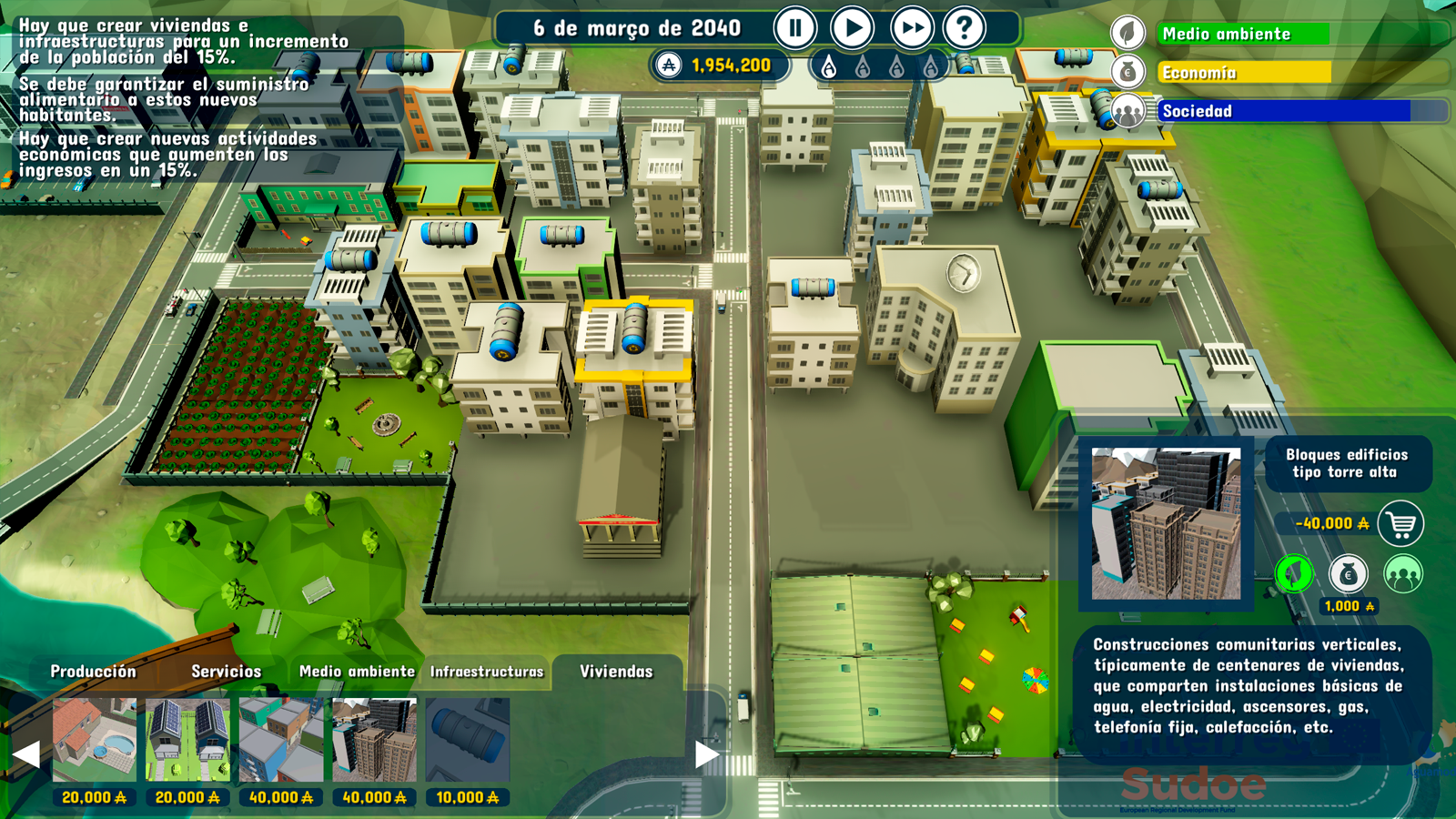Select the Medio ambiente build tab
The width and height of the screenshot is (1456, 819).
tap(357, 672)
